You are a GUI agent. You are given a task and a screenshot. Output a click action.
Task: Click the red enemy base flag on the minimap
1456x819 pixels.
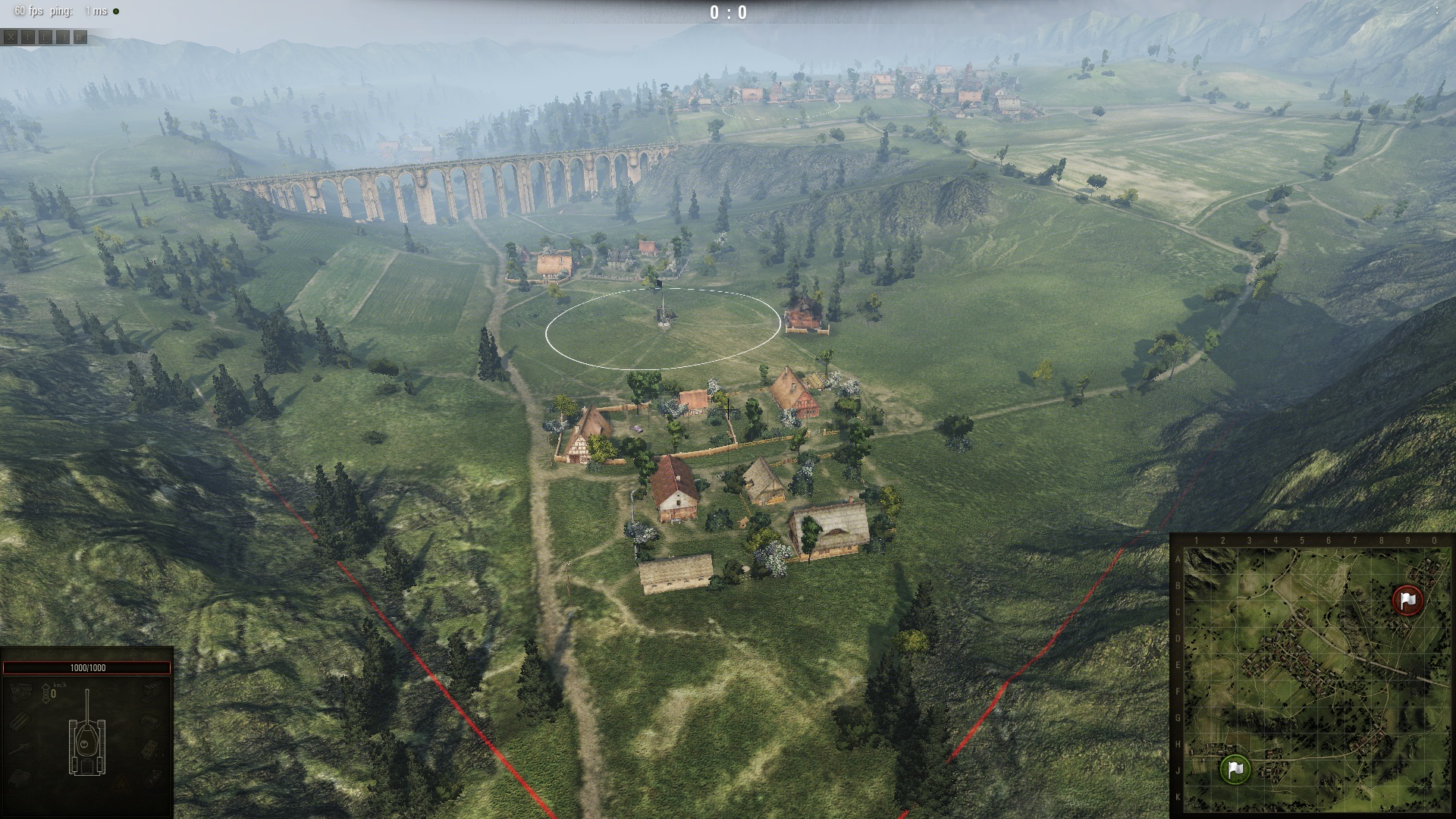pos(1408,600)
